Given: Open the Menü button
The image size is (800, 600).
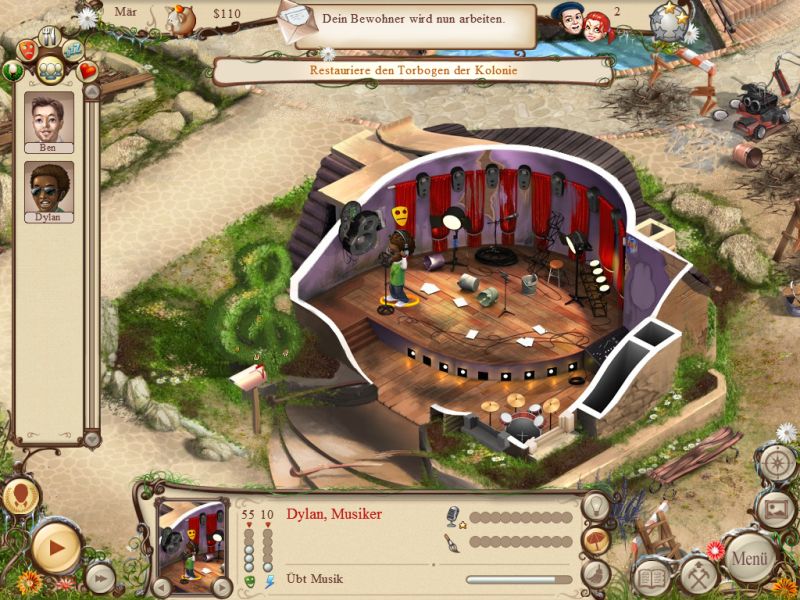Looking at the screenshot, I should pos(749,557).
